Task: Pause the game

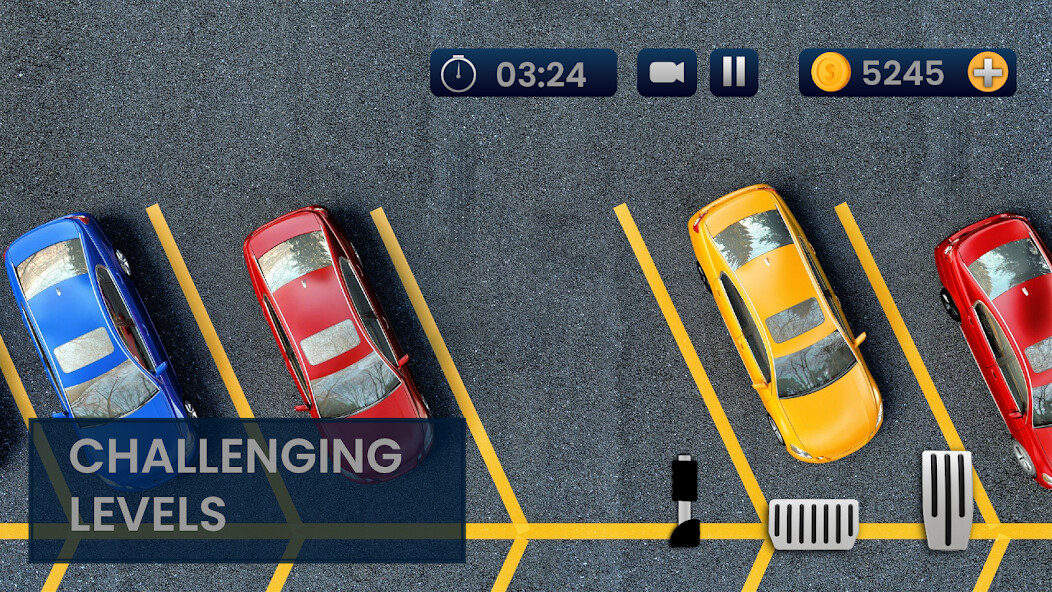Action: click(x=734, y=73)
